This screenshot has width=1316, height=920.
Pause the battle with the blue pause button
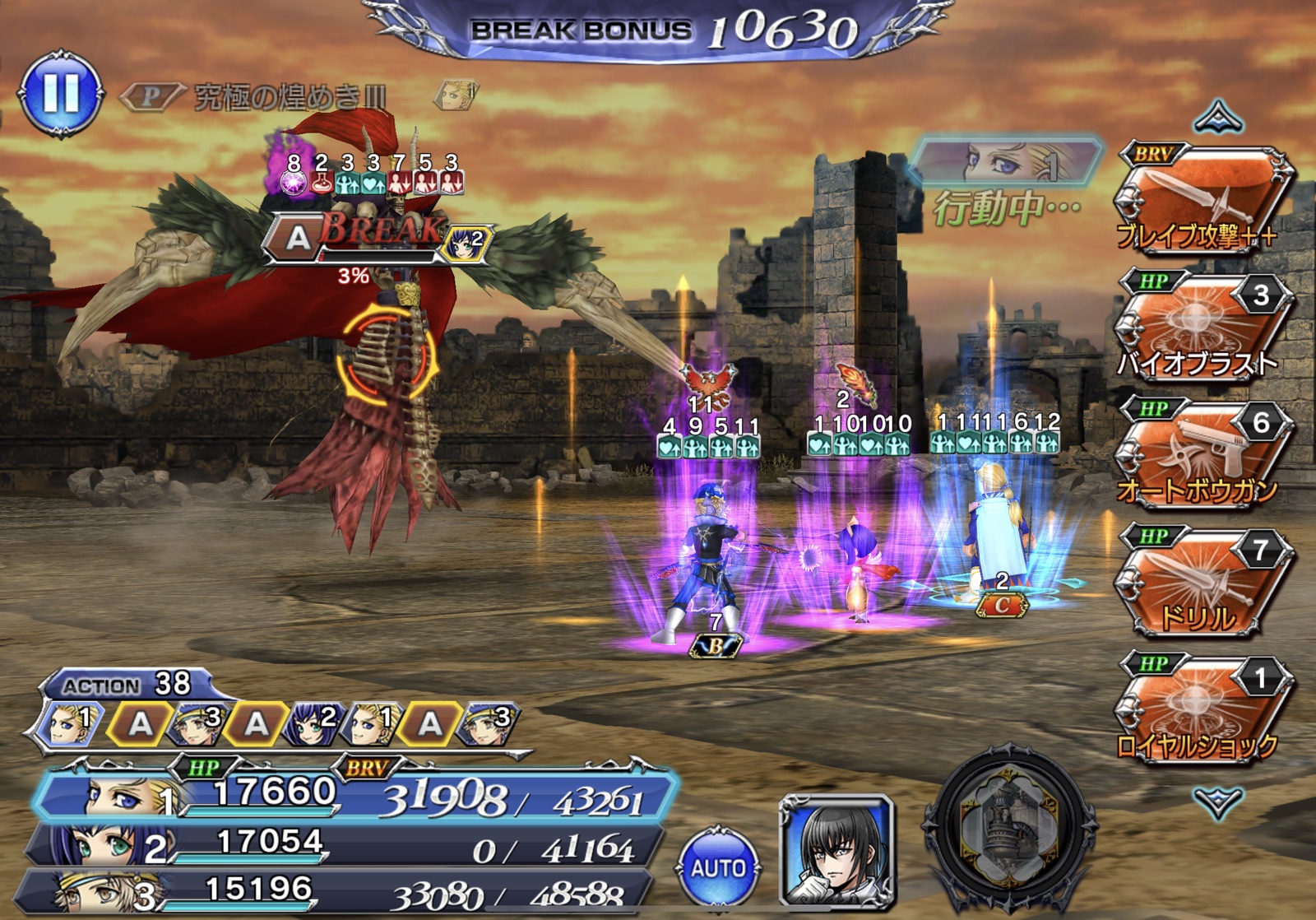point(61,95)
